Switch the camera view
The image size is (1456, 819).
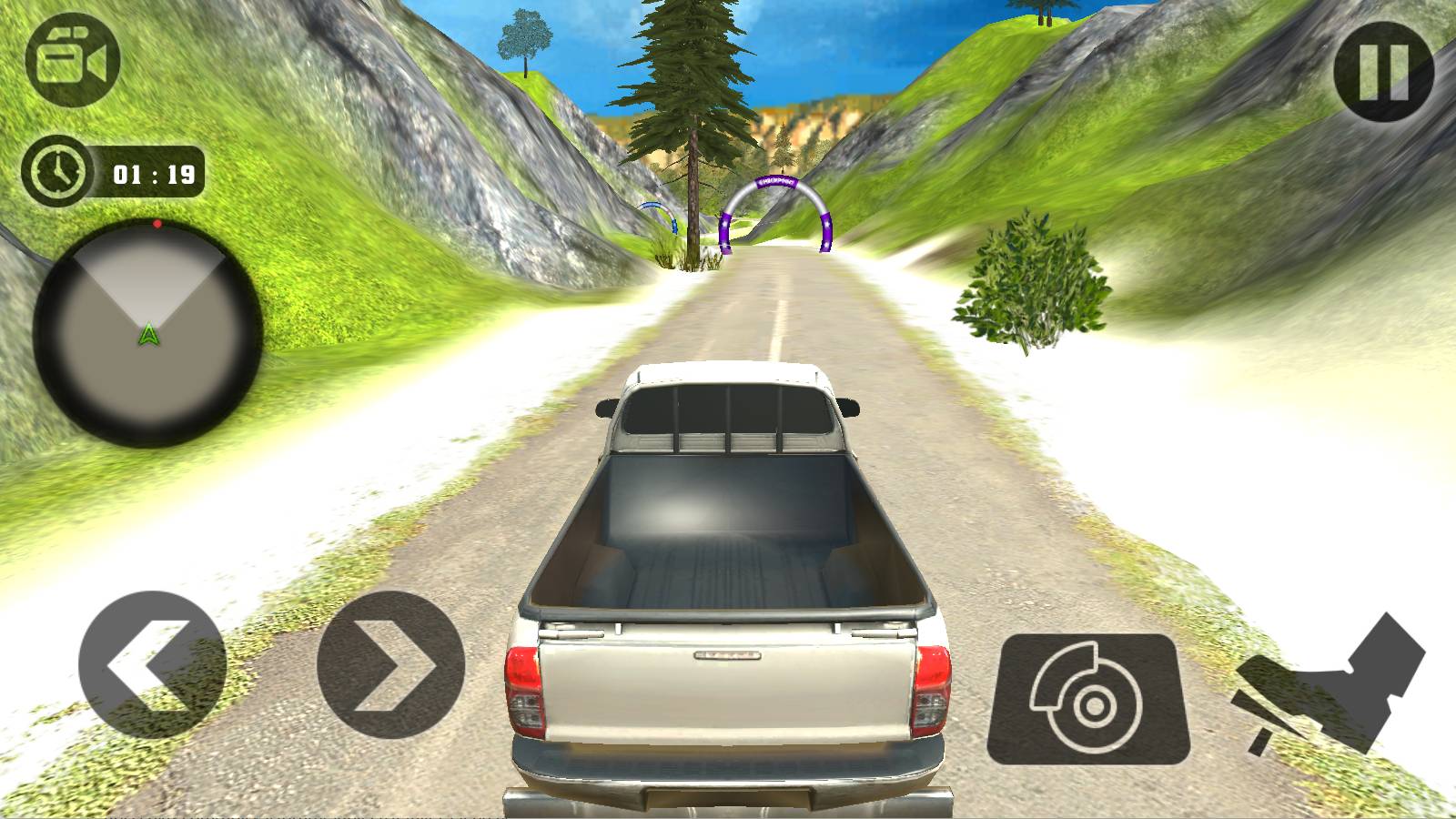[73, 61]
